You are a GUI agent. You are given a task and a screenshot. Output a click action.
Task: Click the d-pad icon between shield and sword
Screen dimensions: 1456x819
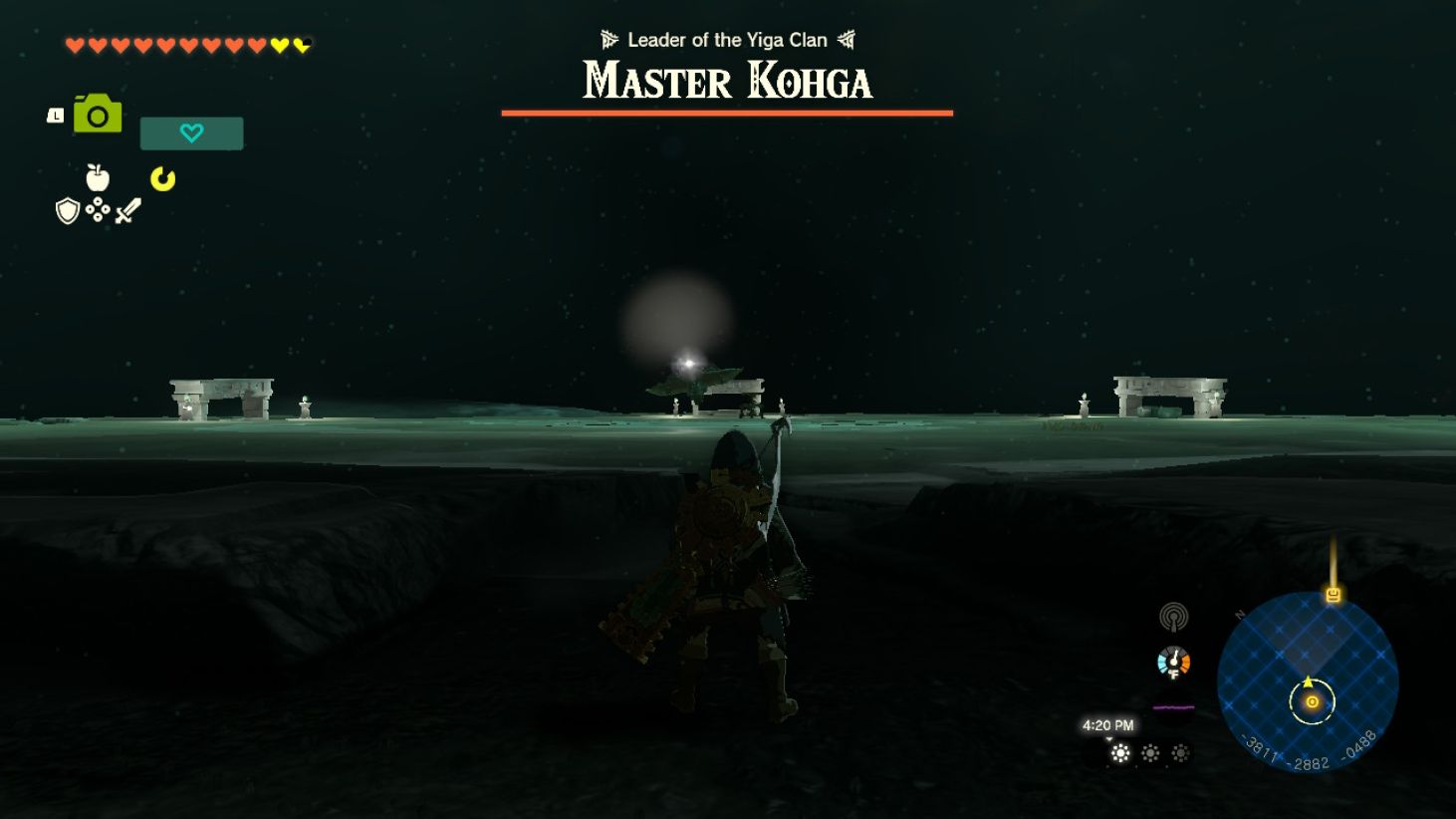point(97,210)
